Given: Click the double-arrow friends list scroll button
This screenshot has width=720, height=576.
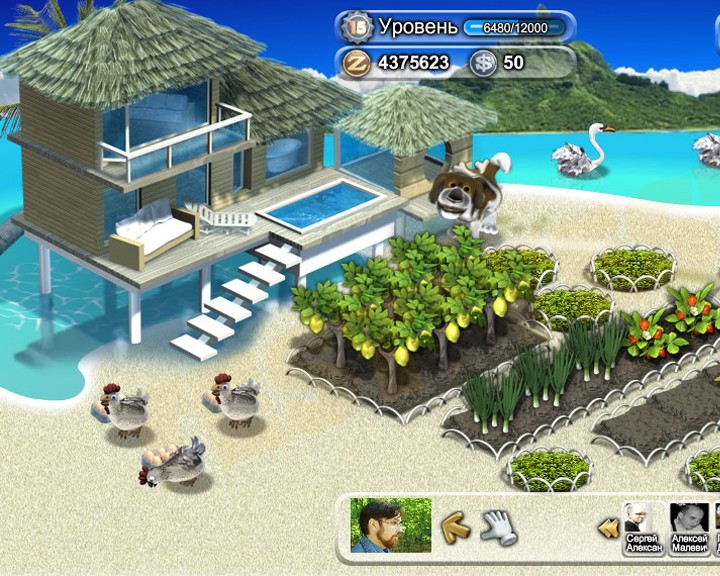Looking at the screenshot, I should tap(607, 527).
